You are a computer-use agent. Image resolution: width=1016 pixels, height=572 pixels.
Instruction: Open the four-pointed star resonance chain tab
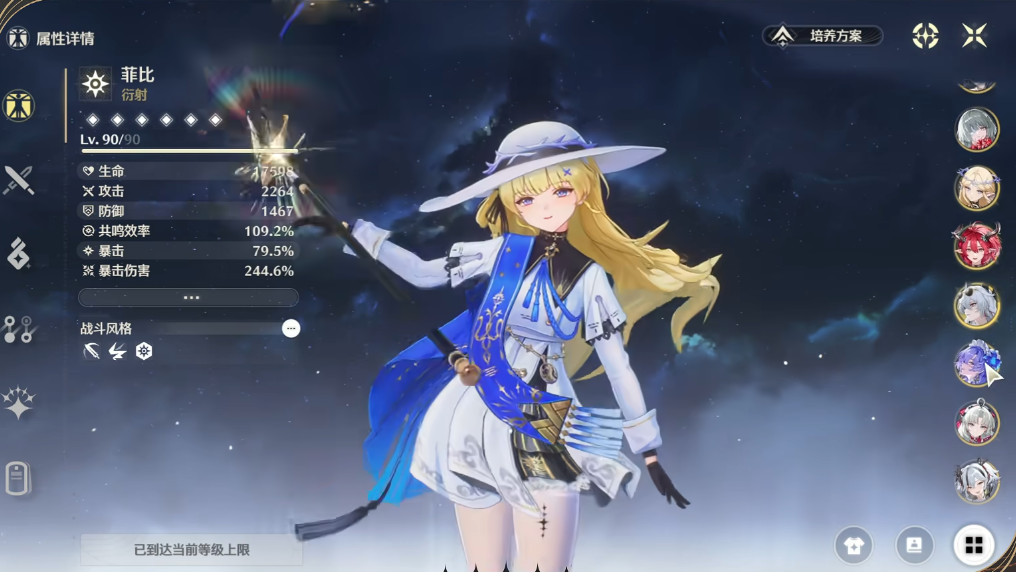(18, 403)
